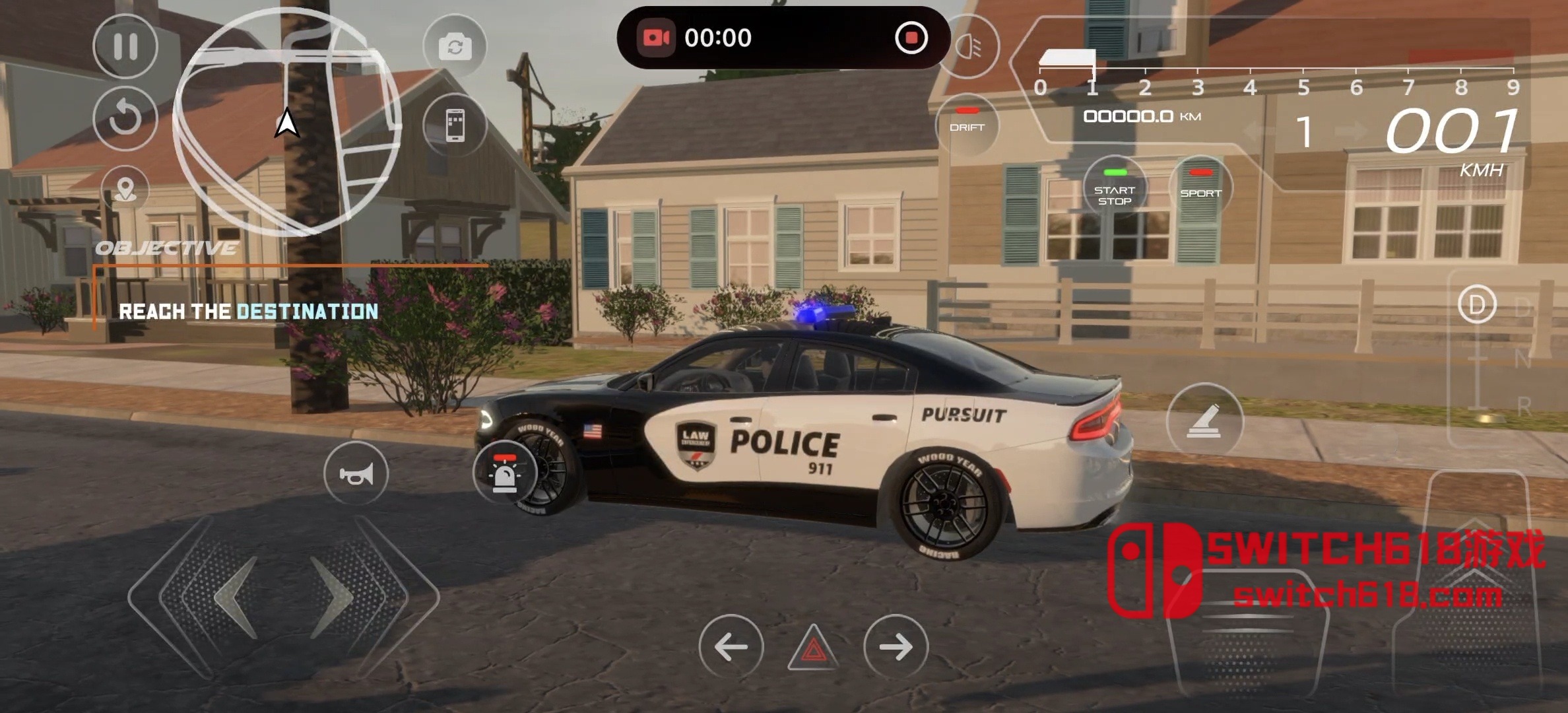Stop the video recording
Screen dimensions: 1568x713
pyautogui.click(x=911, y=38)
